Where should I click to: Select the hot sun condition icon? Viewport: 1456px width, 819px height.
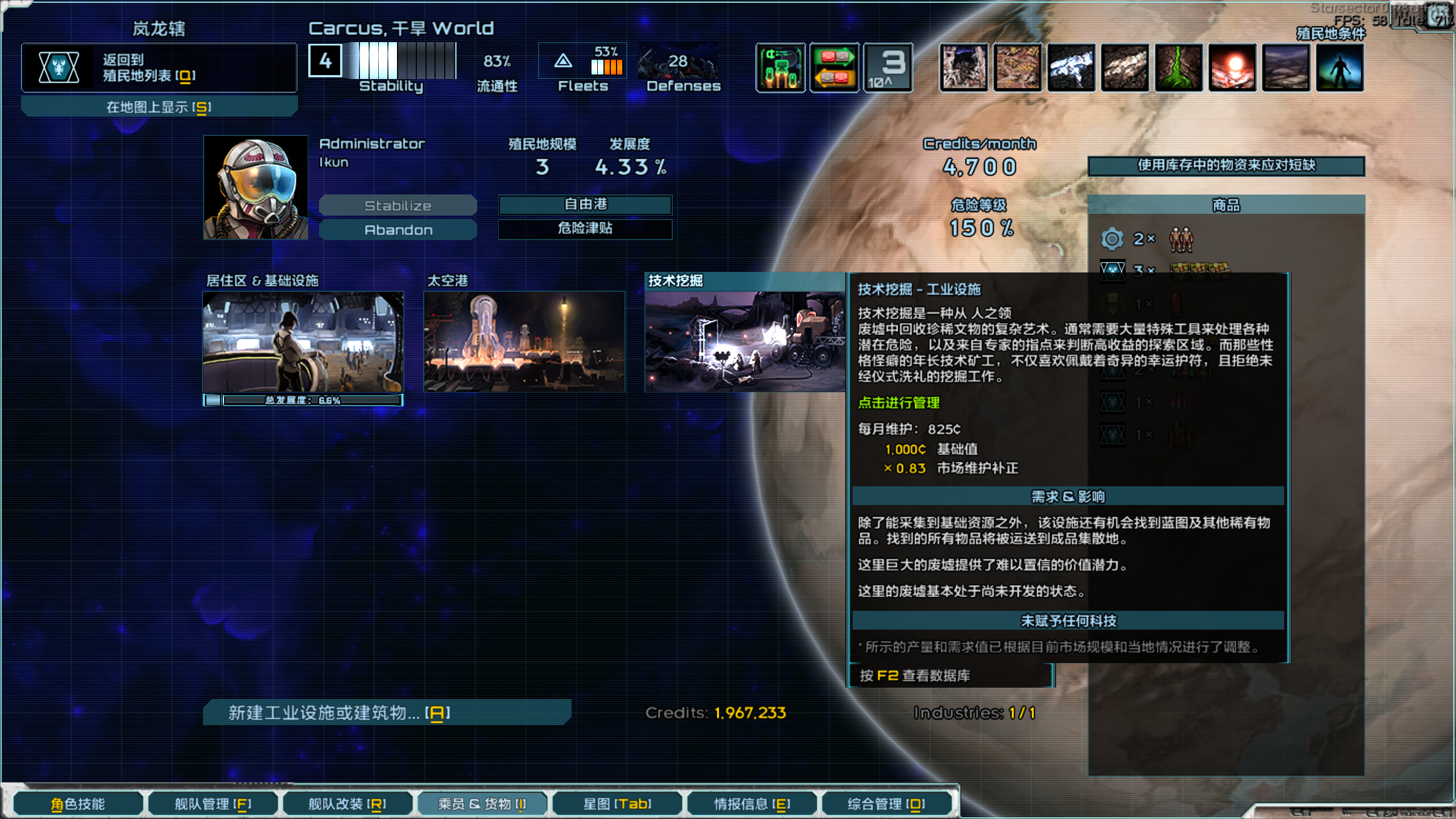(x=1232, y=68)
